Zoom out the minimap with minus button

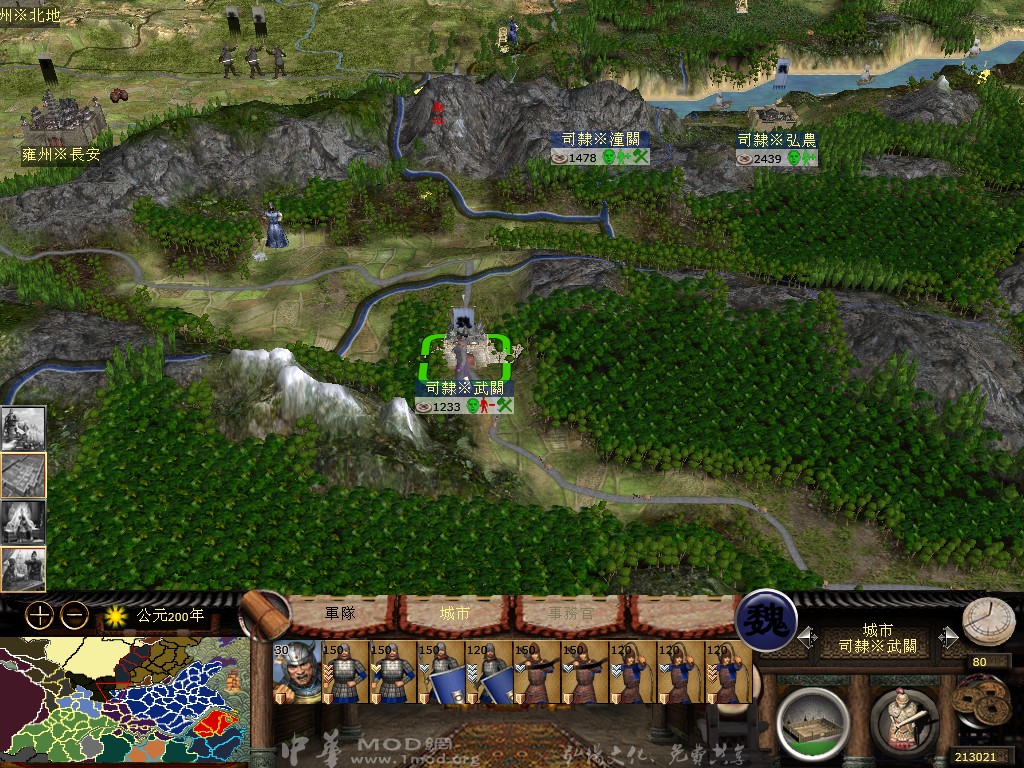click(x=74, y=616)
